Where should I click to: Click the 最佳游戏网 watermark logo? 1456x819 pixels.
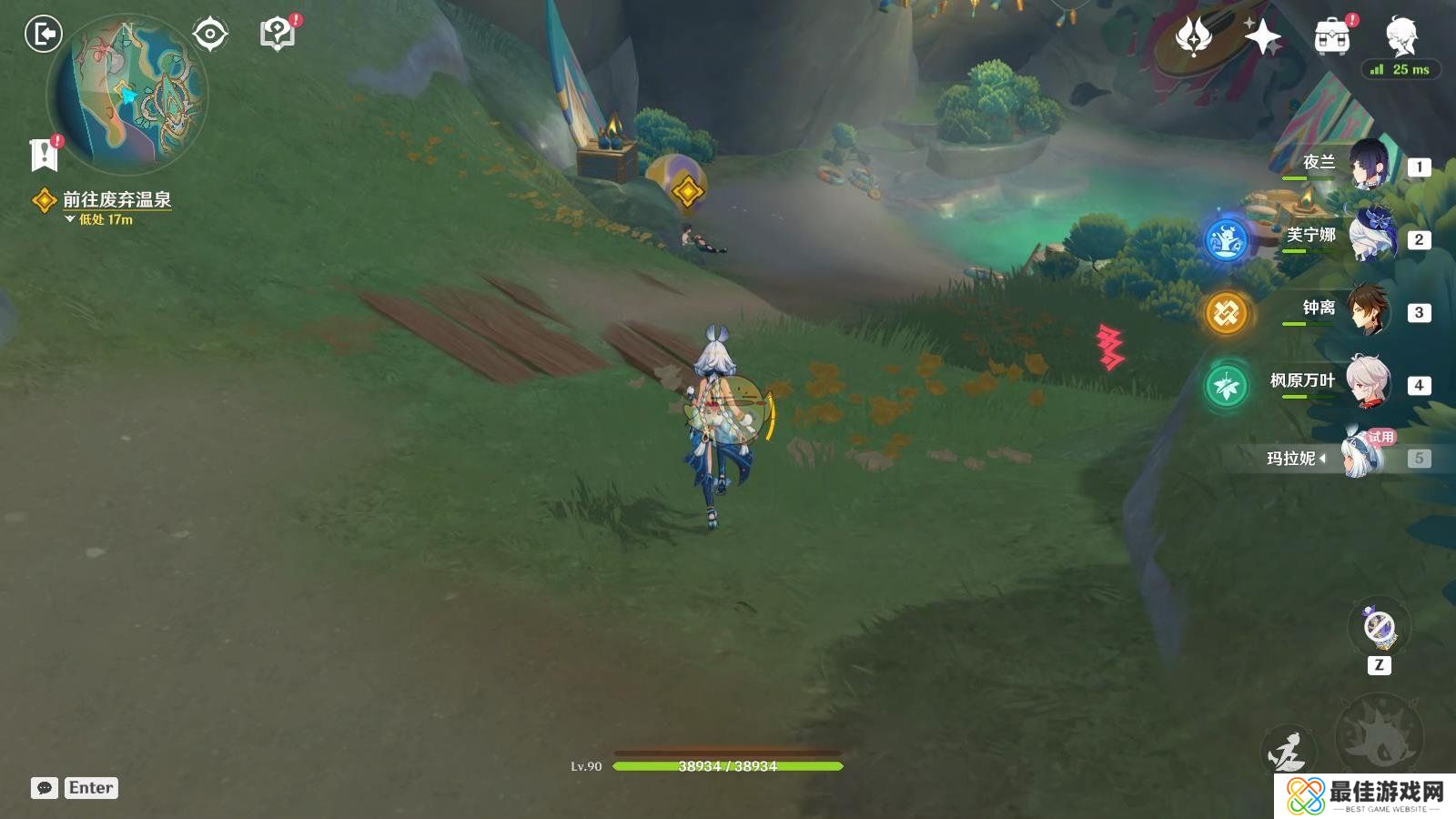click(1365, 795)
